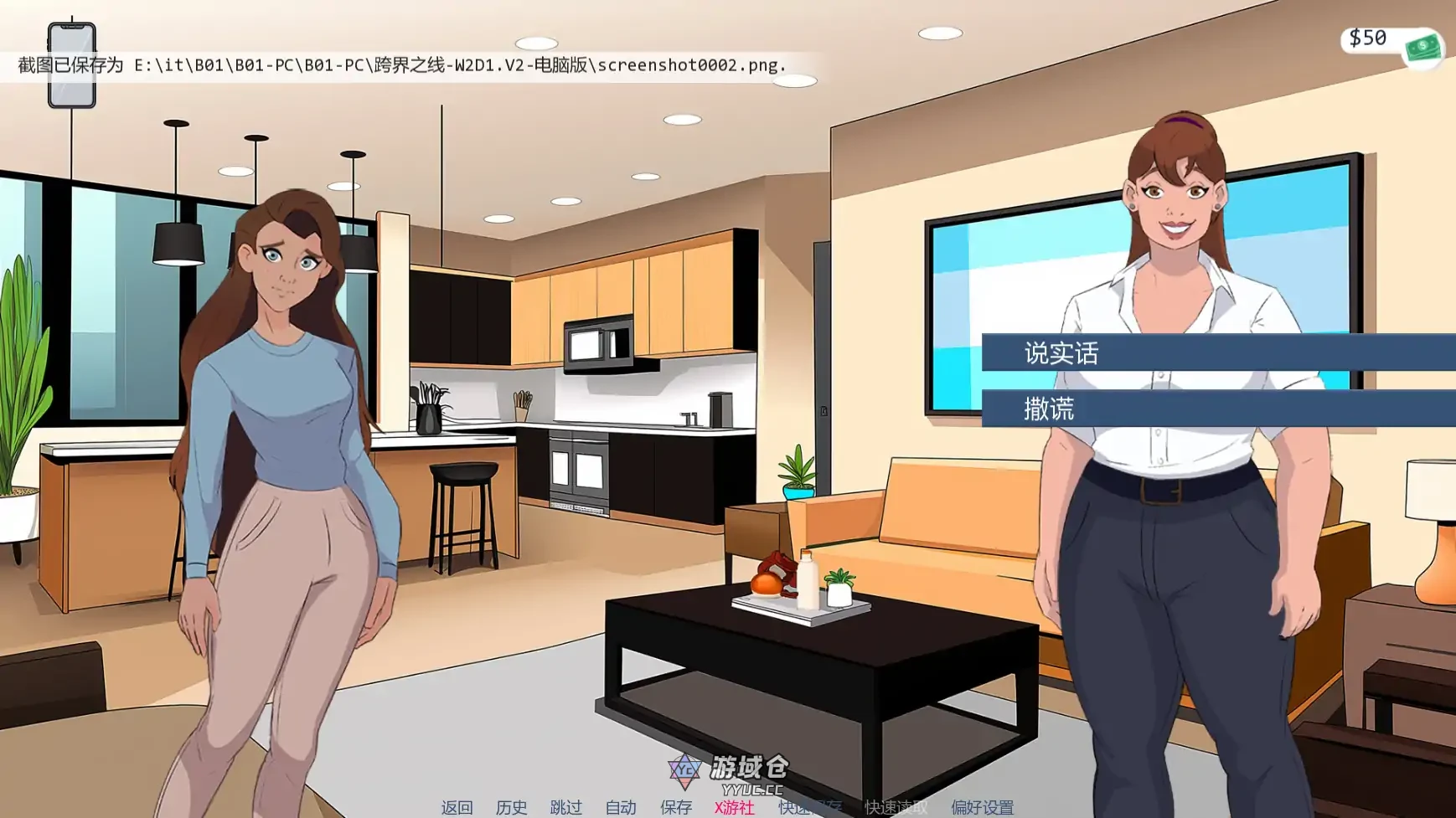This screenshot has height=818, width=1456.
Task: Dismiss the screenshot saved notification banner
Action: pos(400,63)
